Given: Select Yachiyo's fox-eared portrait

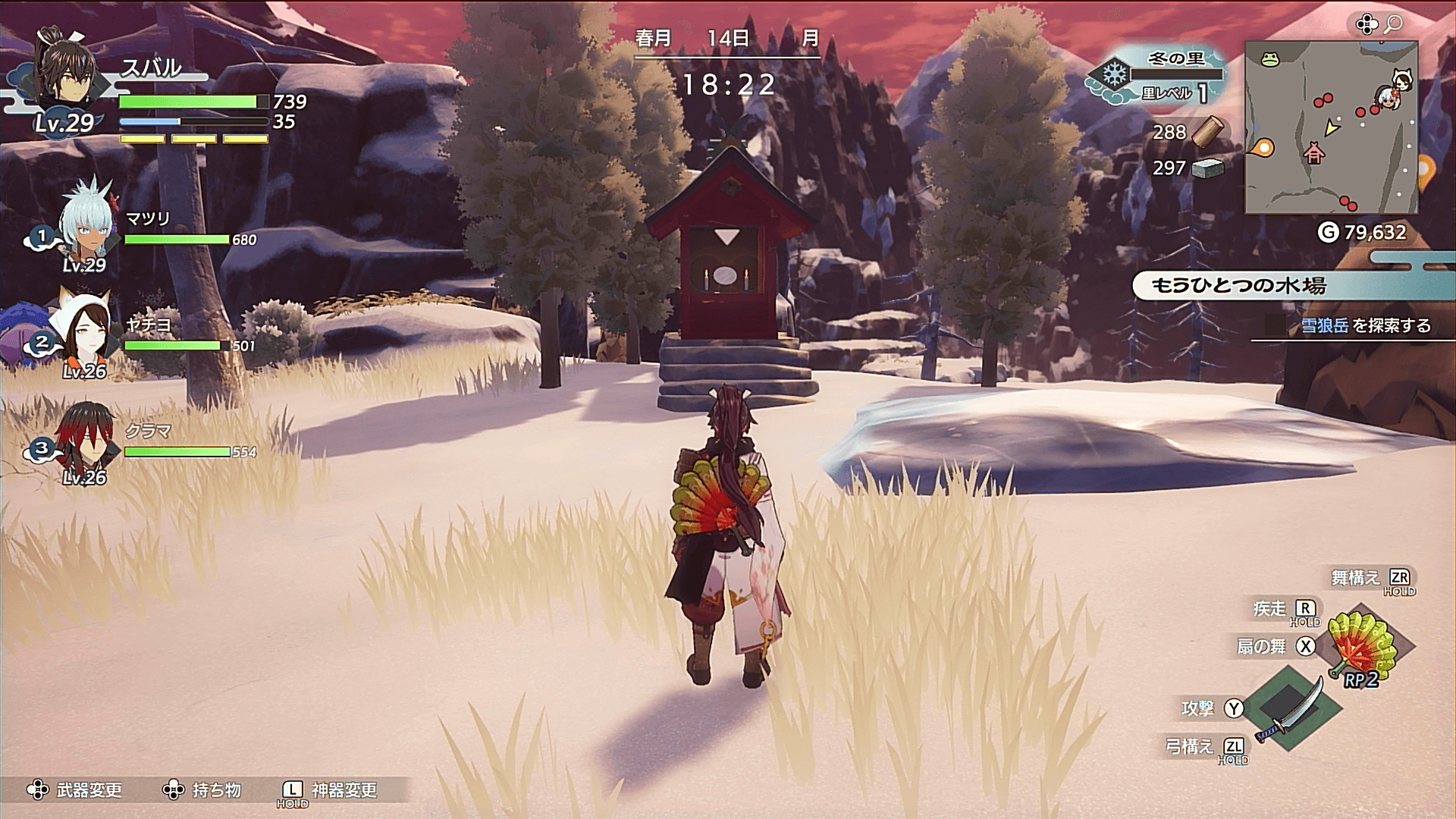Looking at the screenshot, I should click(x=83, y=328).
